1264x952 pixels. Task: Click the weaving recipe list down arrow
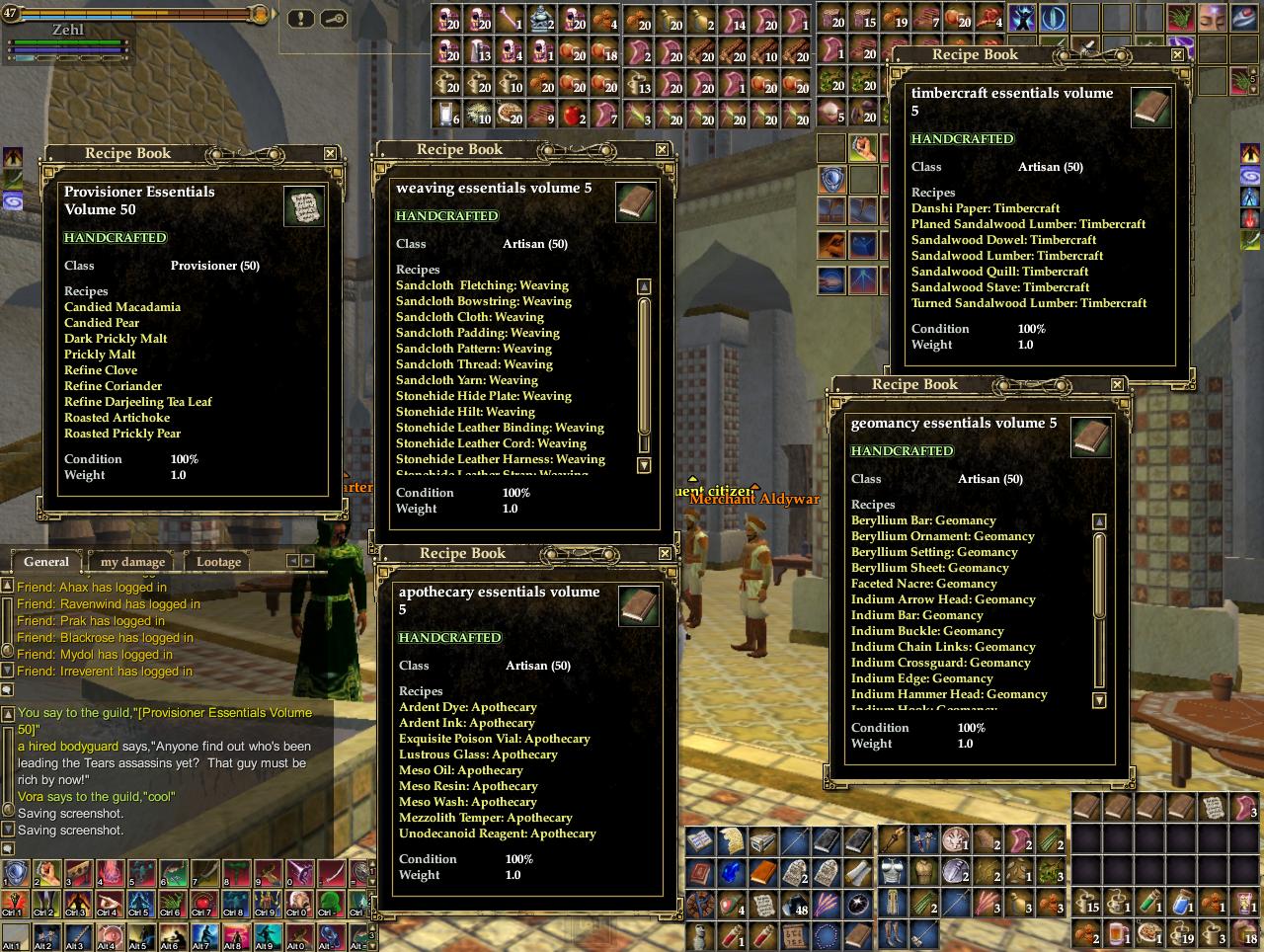(644, 465)
